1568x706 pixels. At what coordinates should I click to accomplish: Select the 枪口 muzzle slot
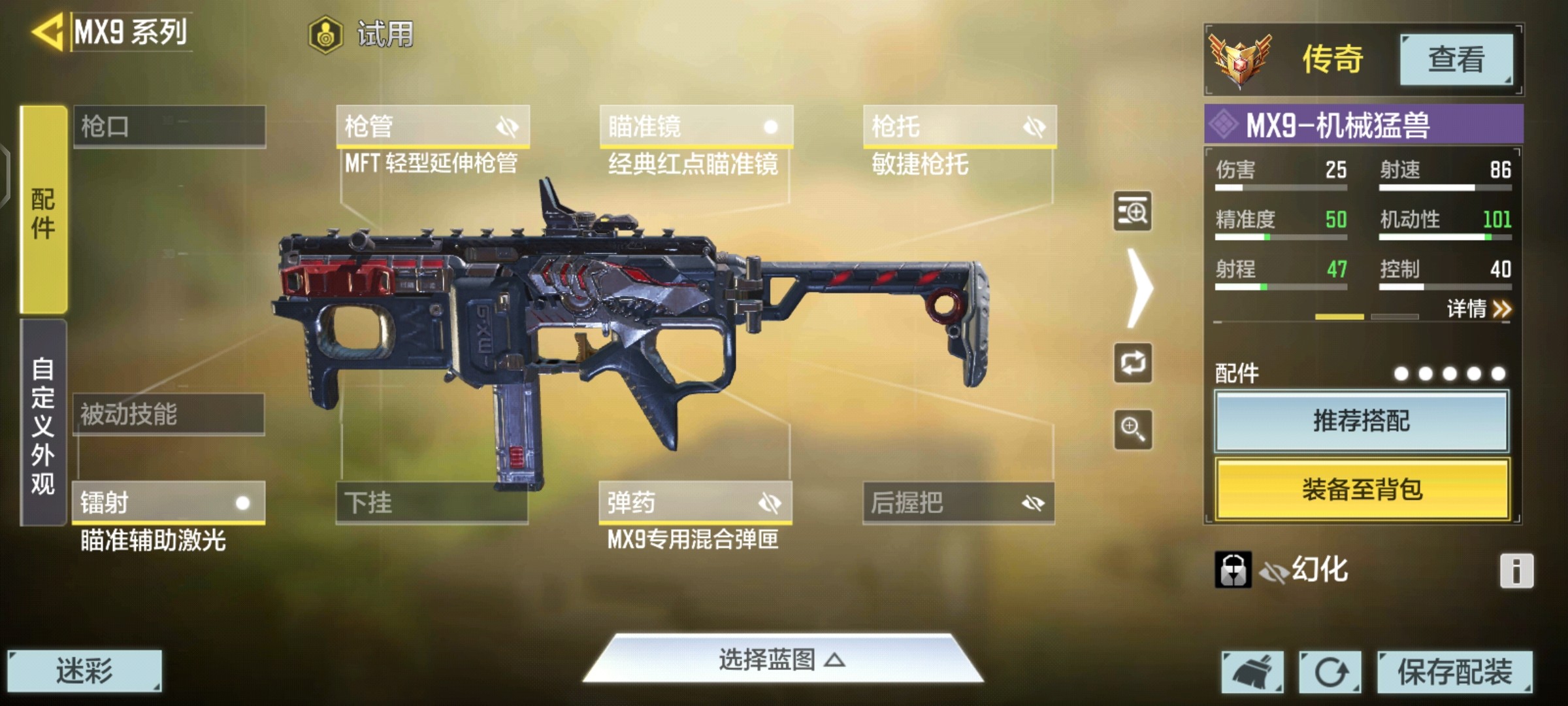169,126
